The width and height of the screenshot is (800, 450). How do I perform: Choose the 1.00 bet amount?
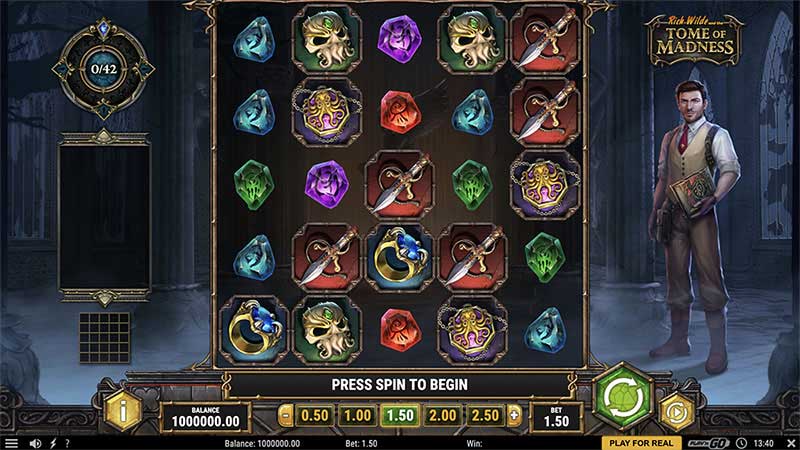(x=357, y=415)
